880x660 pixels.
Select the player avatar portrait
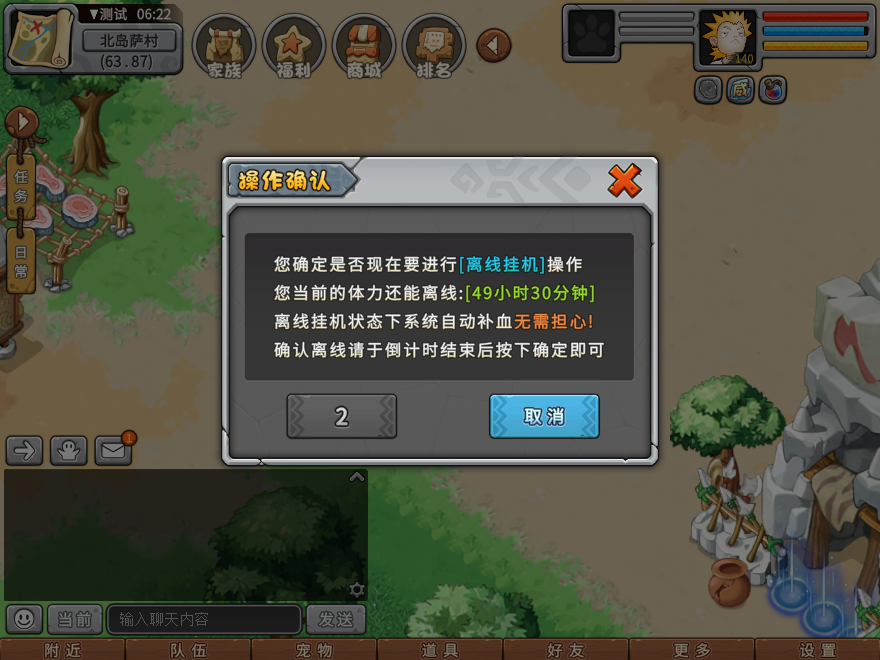[x=727, y=38]
